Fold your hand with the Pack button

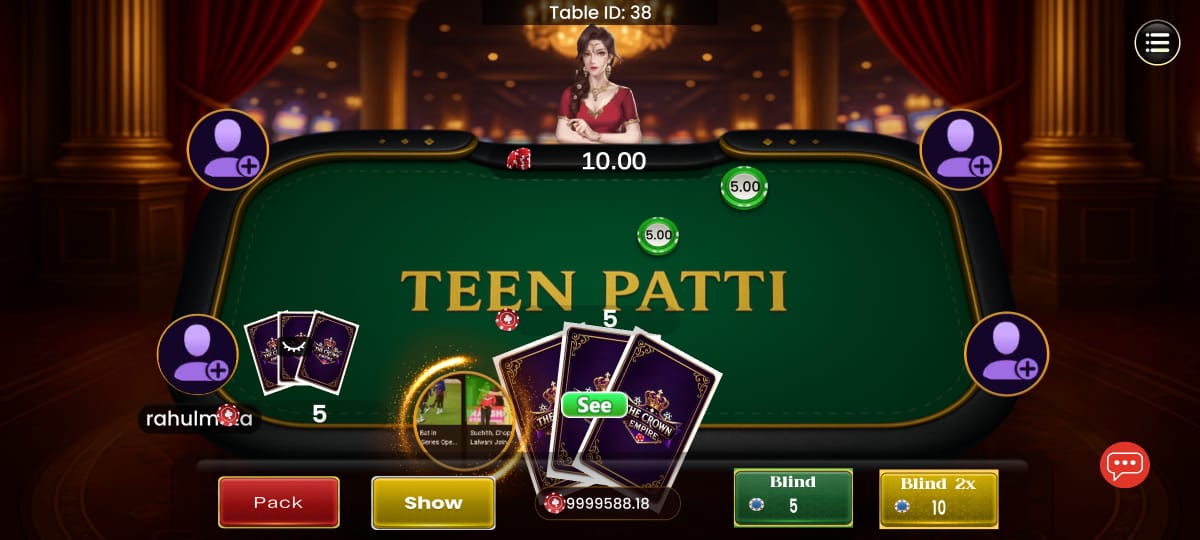[278, 502]
